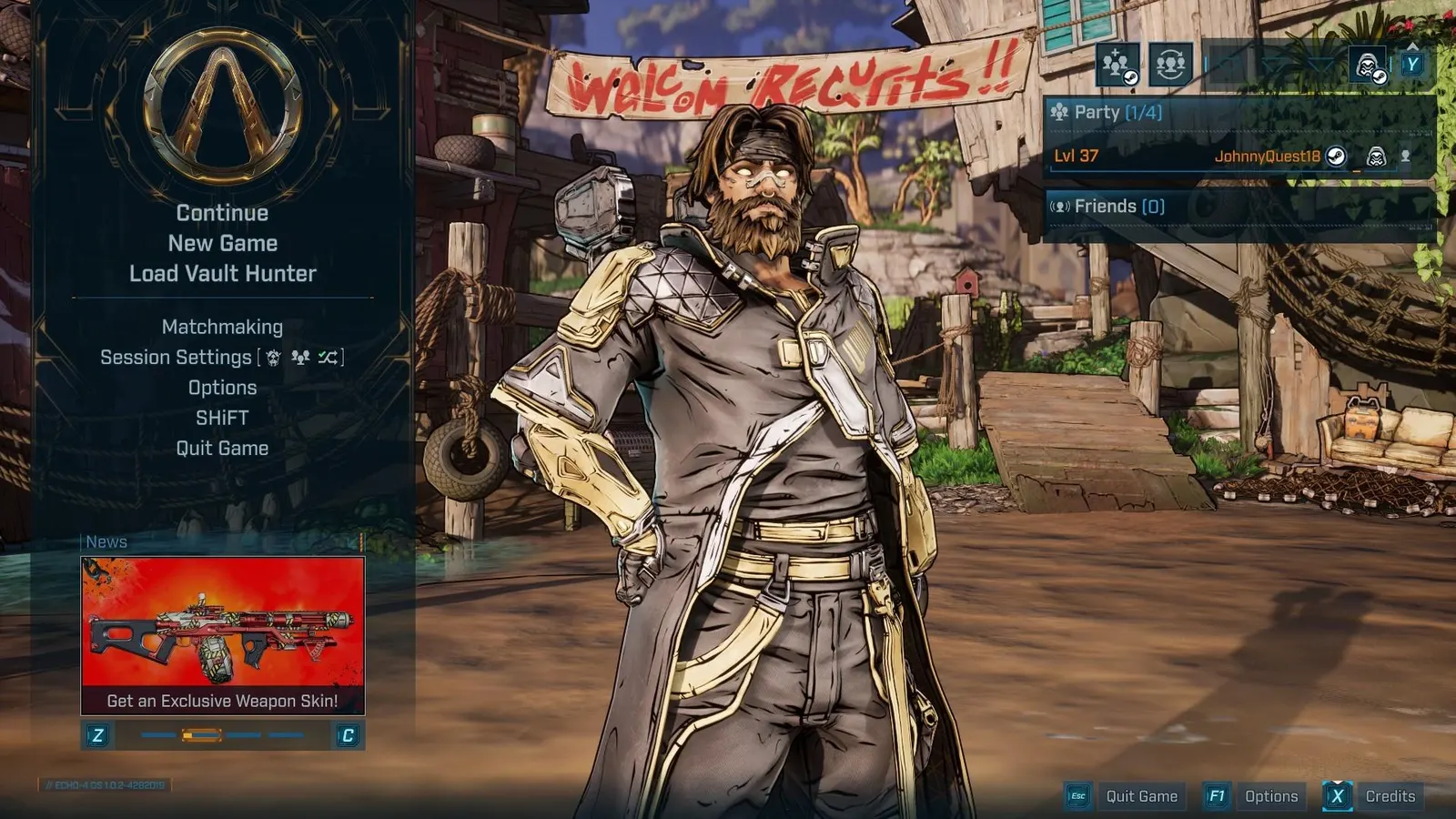Select the psycho mask icon in JohnnyQuest18's row
The height and width of the screenshot is (819, 1456).
point(1377,157)
